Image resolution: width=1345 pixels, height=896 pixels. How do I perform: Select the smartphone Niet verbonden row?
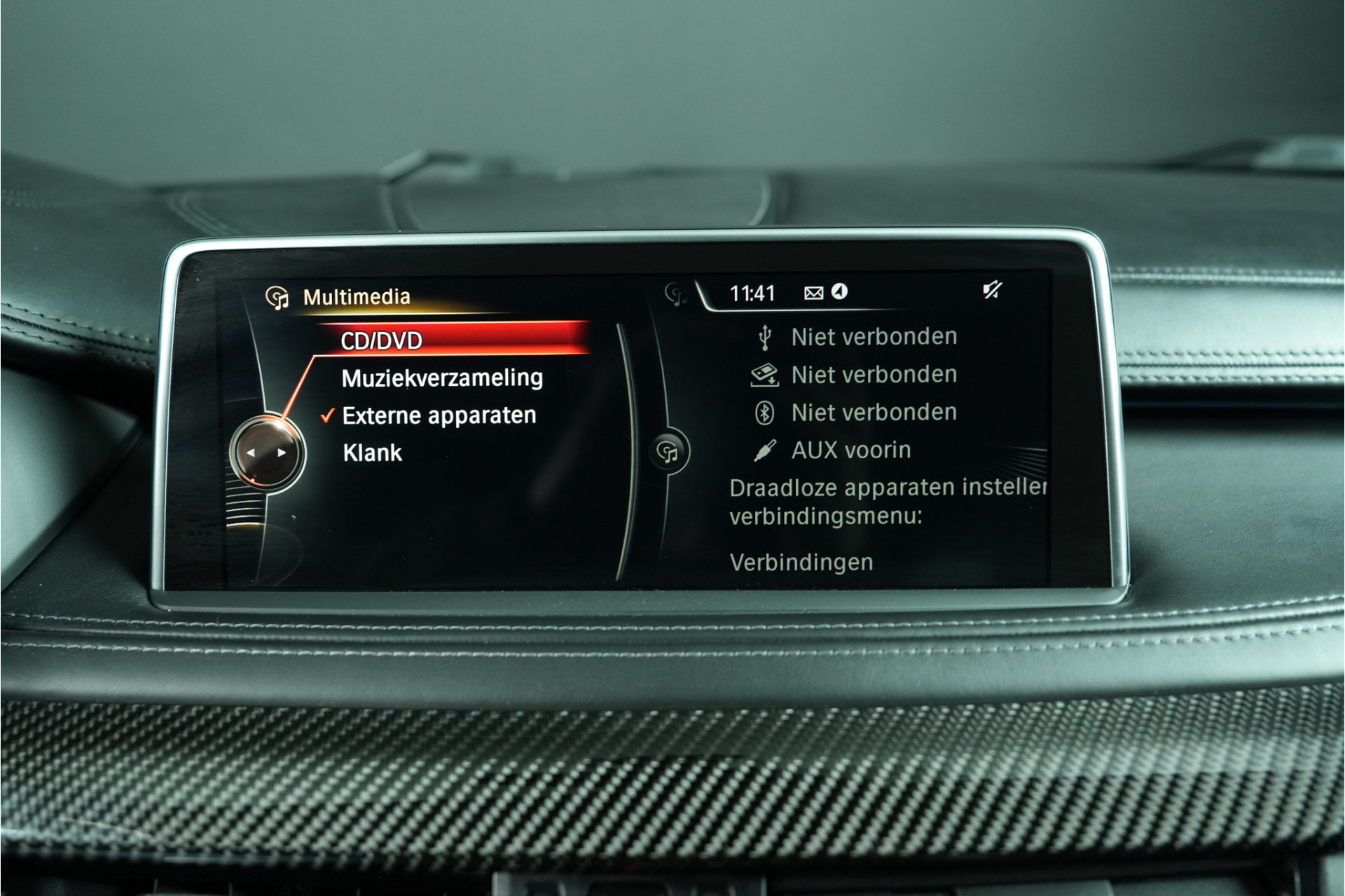873,375
